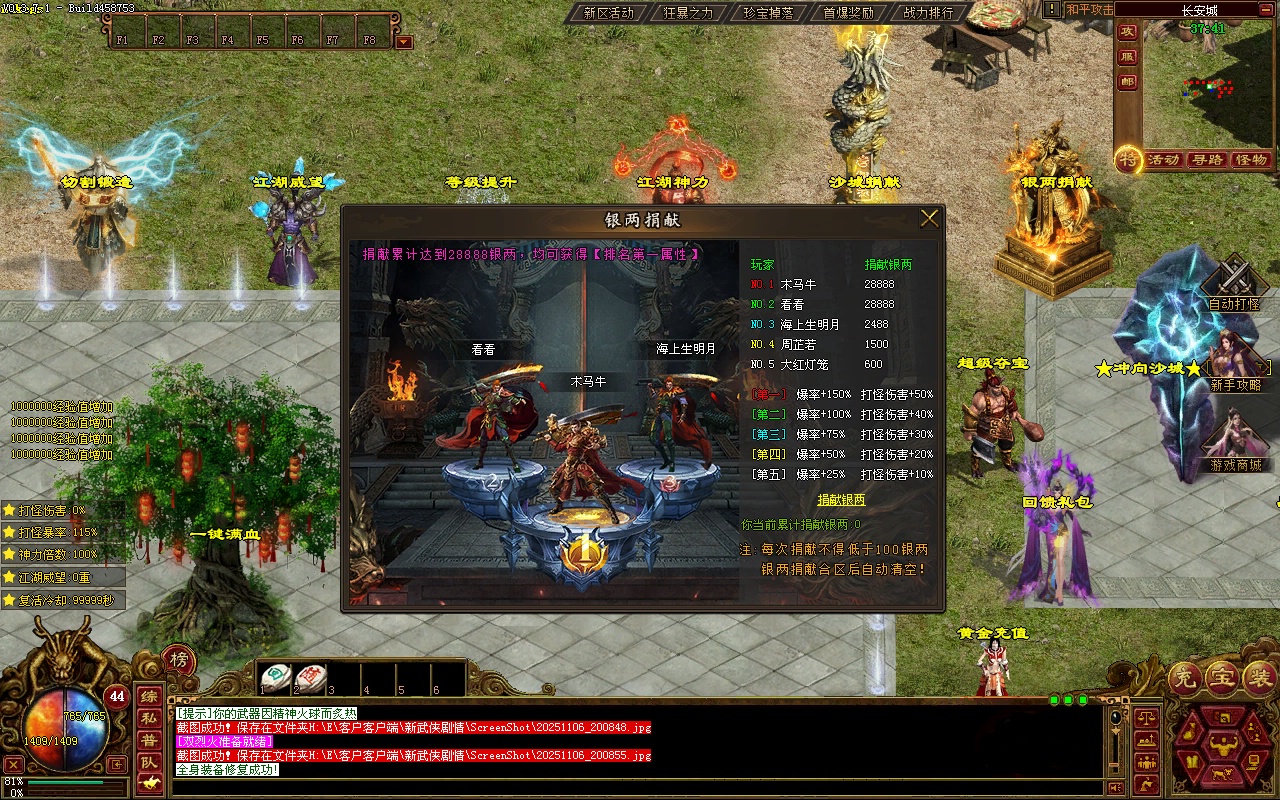Open the 首爆奖励 top menu
The height and width of the screenshot is (800, 1280).
pos(848,13)
